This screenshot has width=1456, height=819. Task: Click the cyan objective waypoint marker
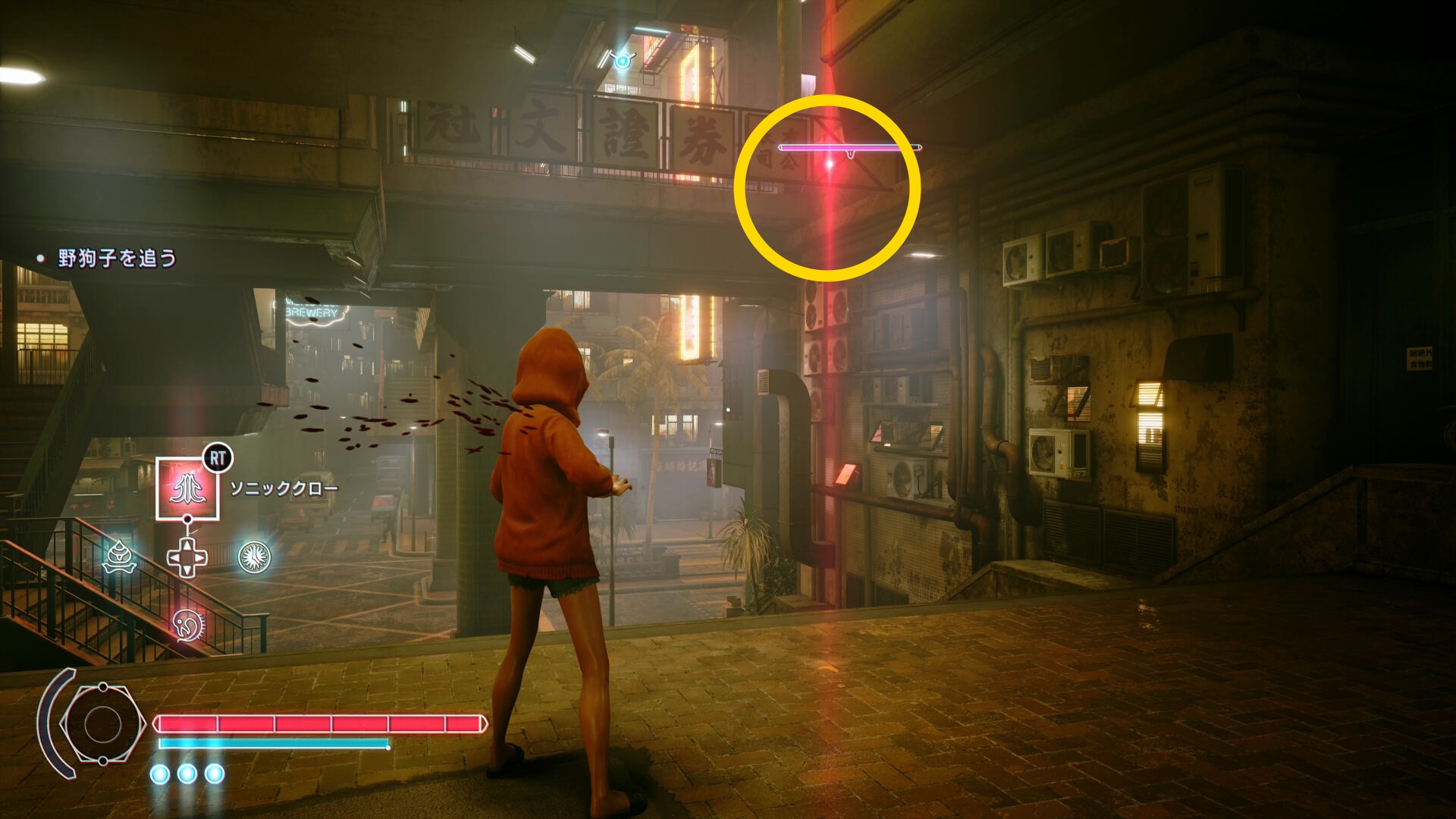pyautogui.click(x=623, y=60)
